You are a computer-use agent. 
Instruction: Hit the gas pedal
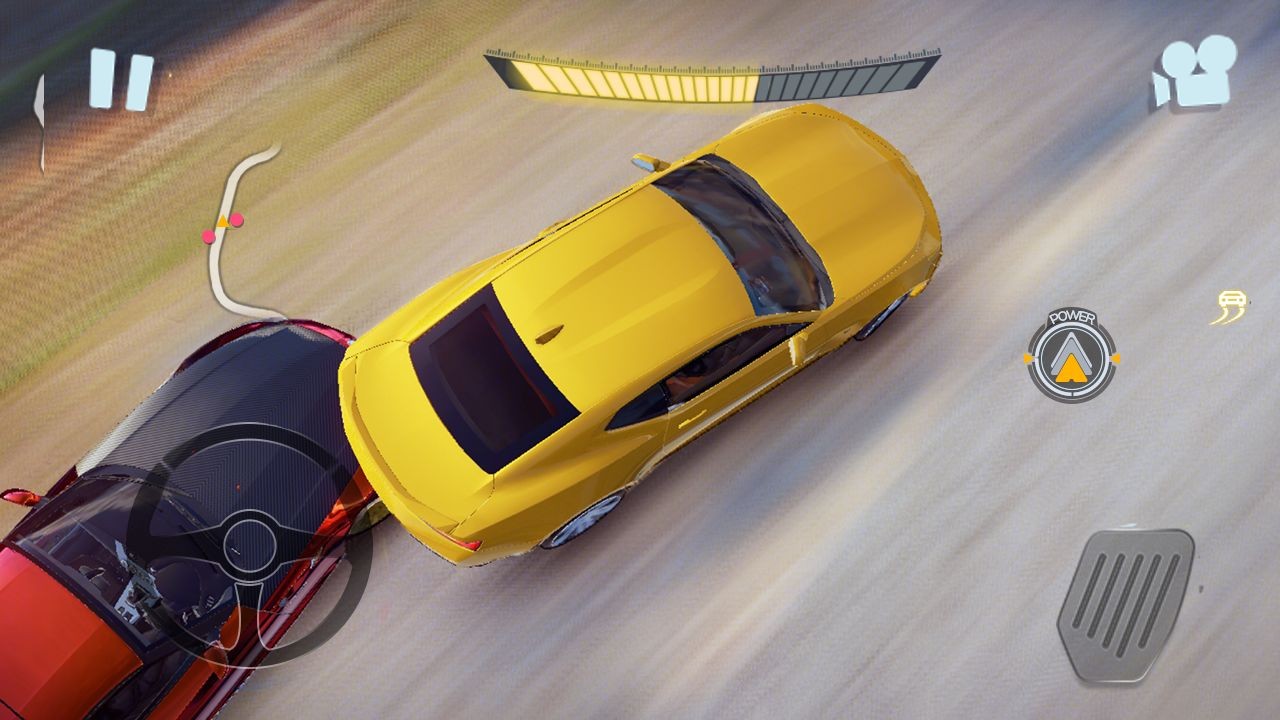click(1125, 603)
